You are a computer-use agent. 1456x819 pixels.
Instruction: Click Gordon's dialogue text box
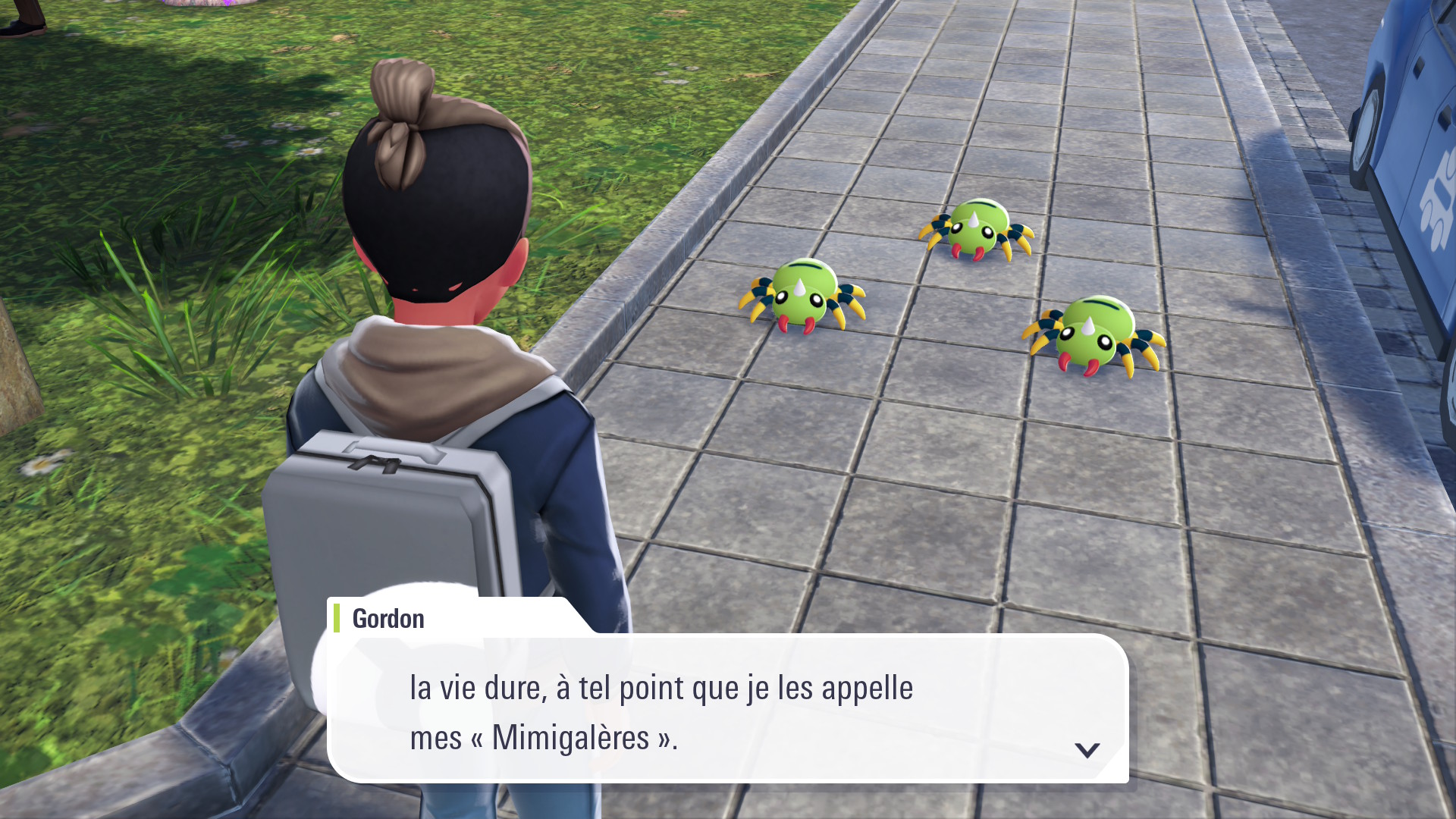[728, 711]
